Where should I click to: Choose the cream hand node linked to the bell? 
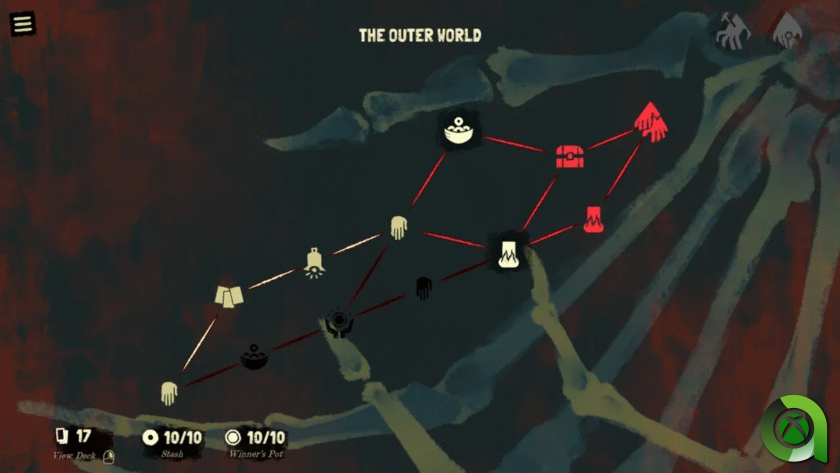398,228
